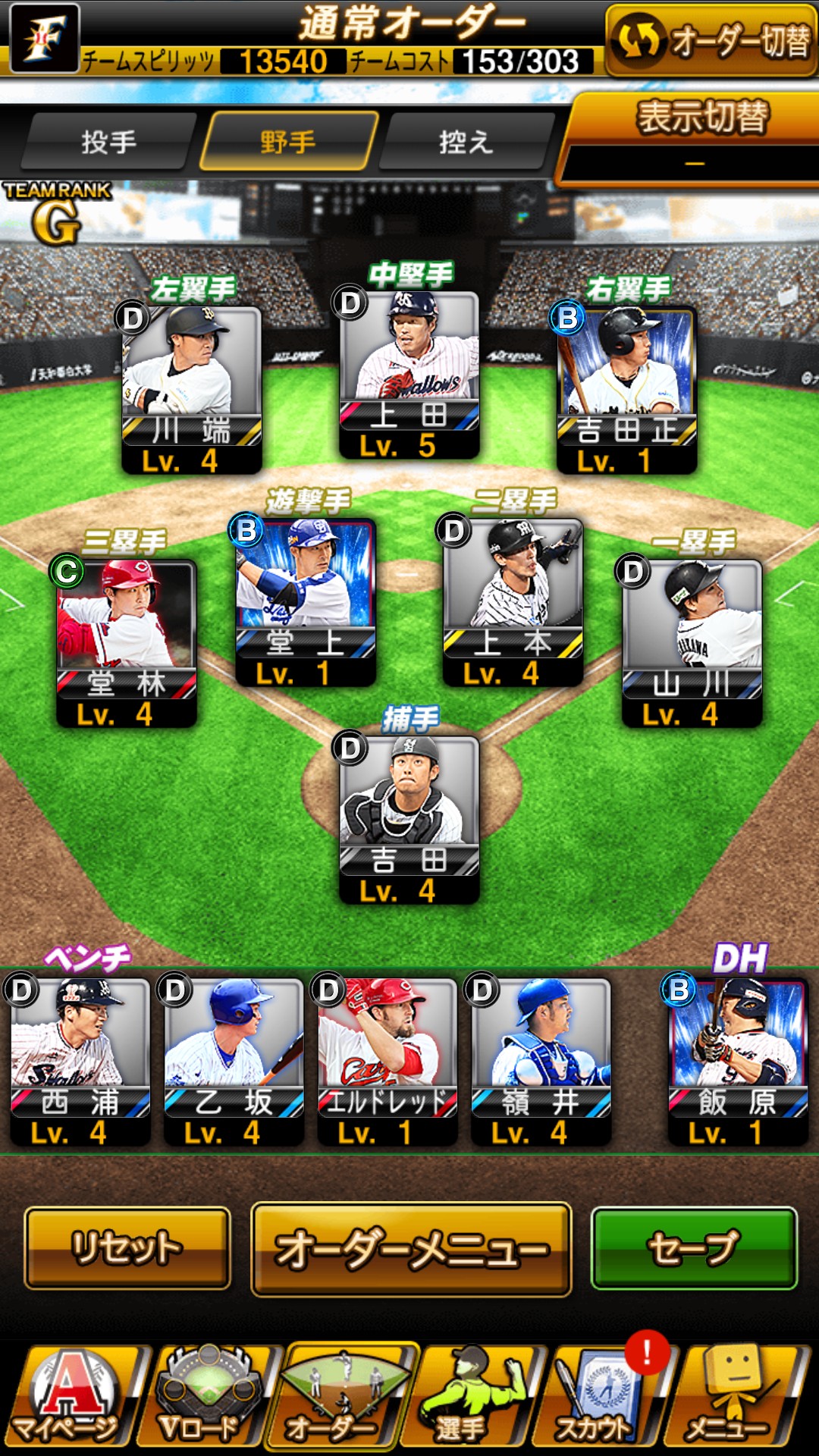Image resolution: width=819 pixels, height=1456 pixels.
Task: Save the lineup with セーブ
Action: [694, 1248]
